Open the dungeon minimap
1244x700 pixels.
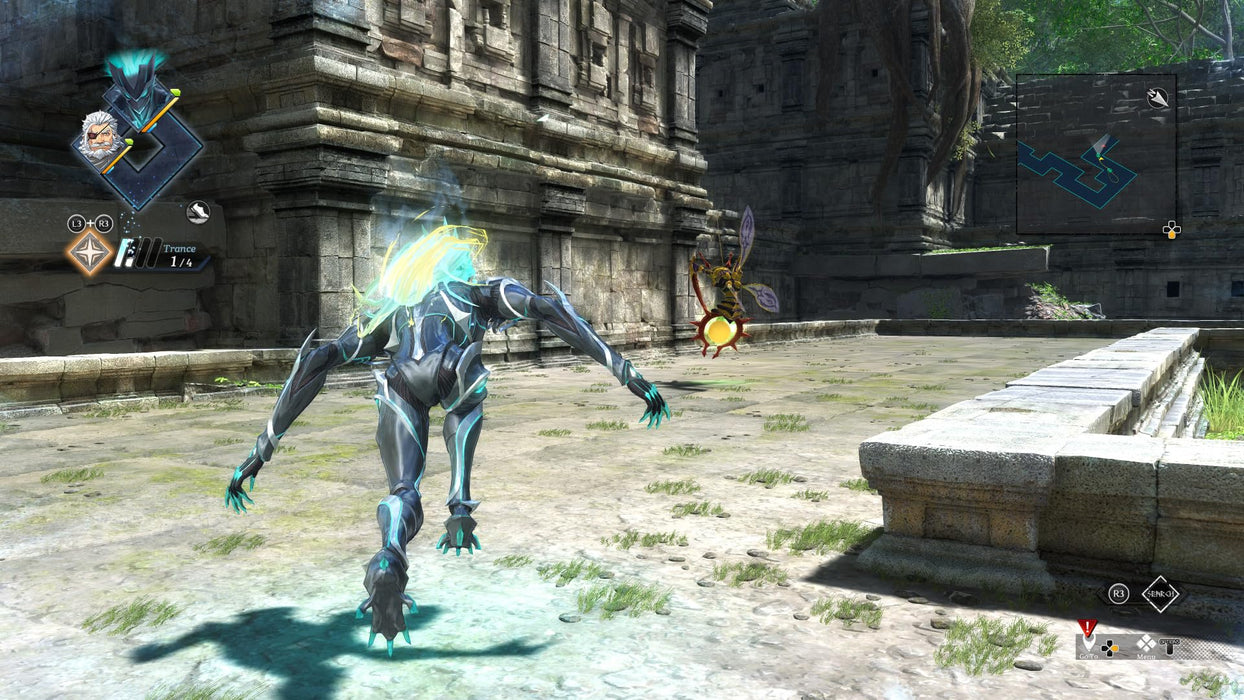(1095, 154)
